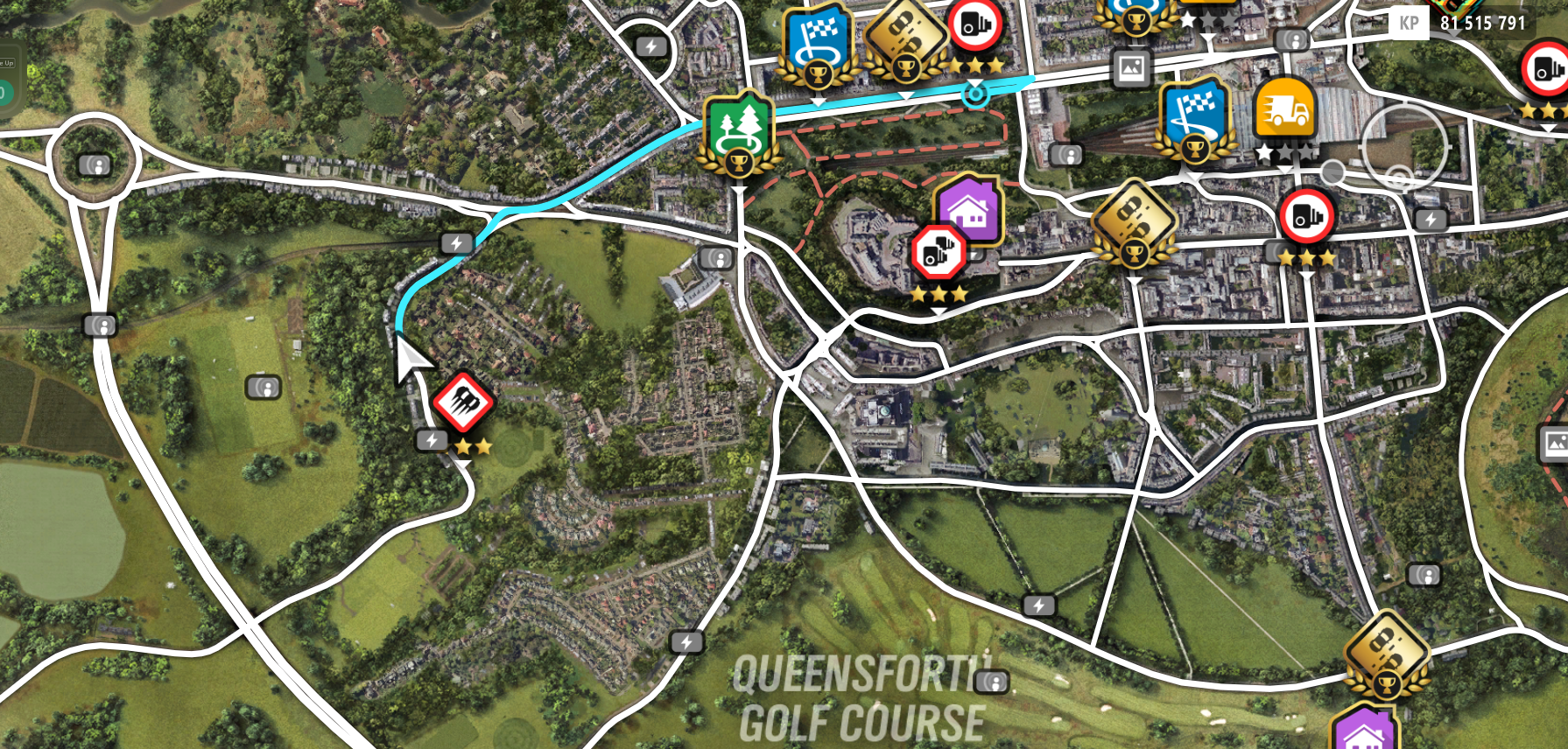The height and width of the screenshot is (749, 1568).
Task: Click the circular waypoint on the blue route line
Action: tap(975, 94)
